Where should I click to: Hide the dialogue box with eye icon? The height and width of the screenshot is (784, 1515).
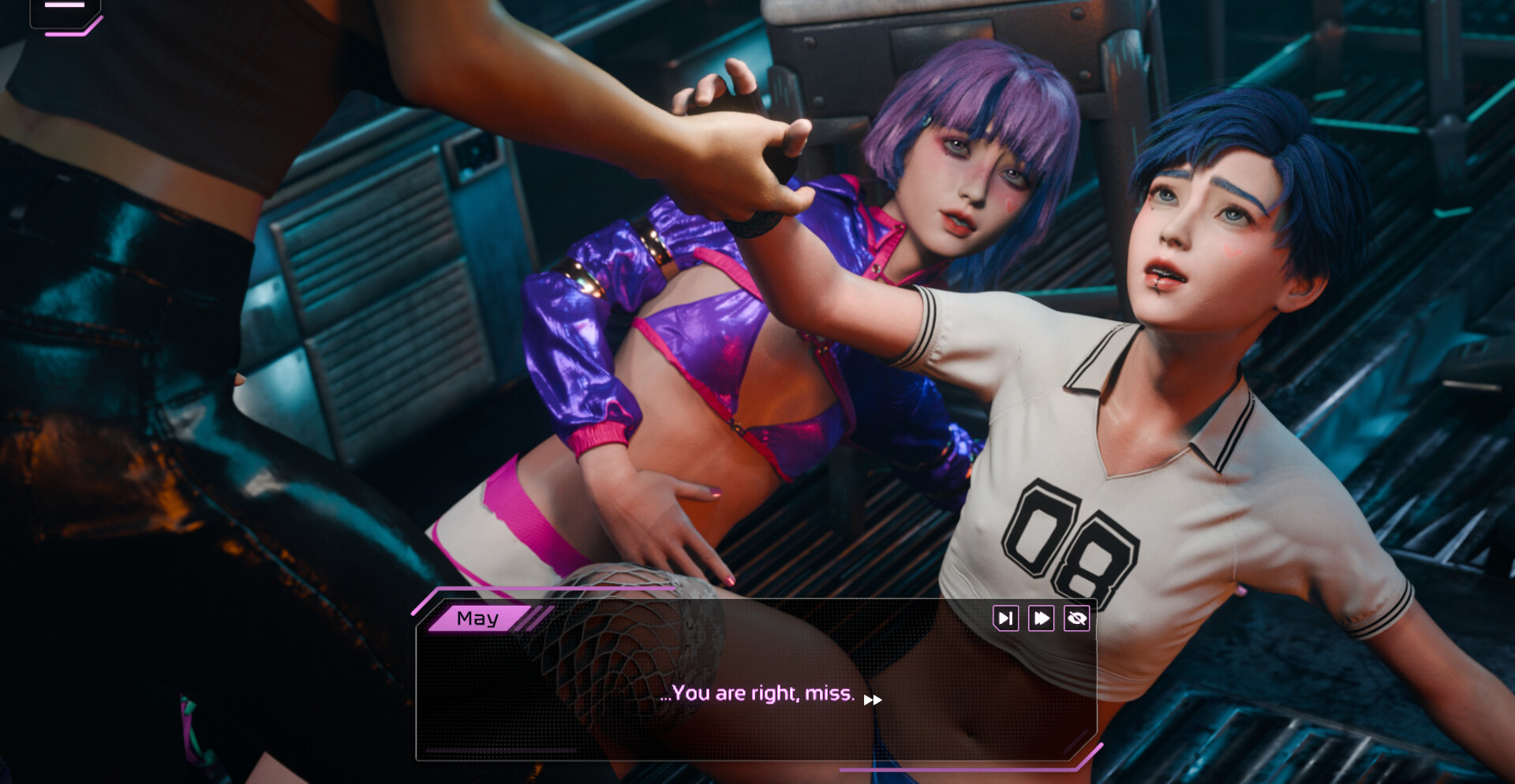click(x=1077, y=618)
